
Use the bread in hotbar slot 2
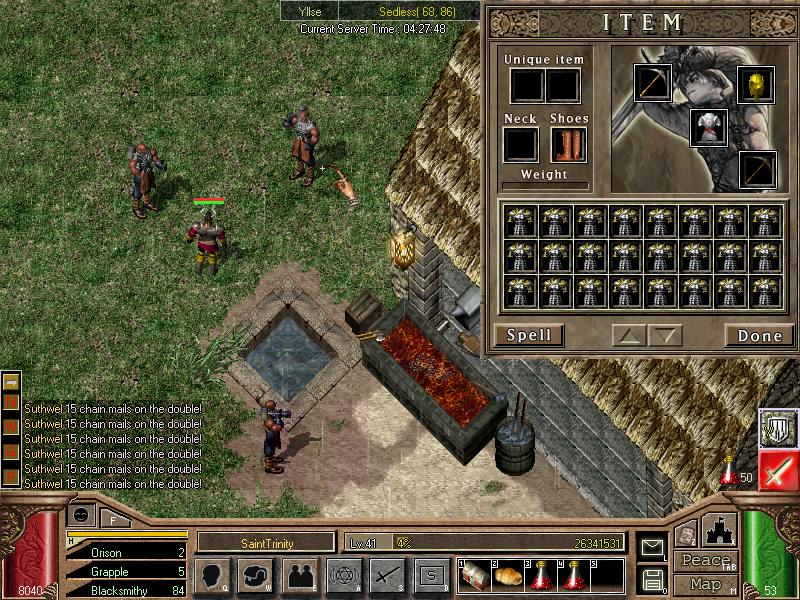[x=507, y=575]
